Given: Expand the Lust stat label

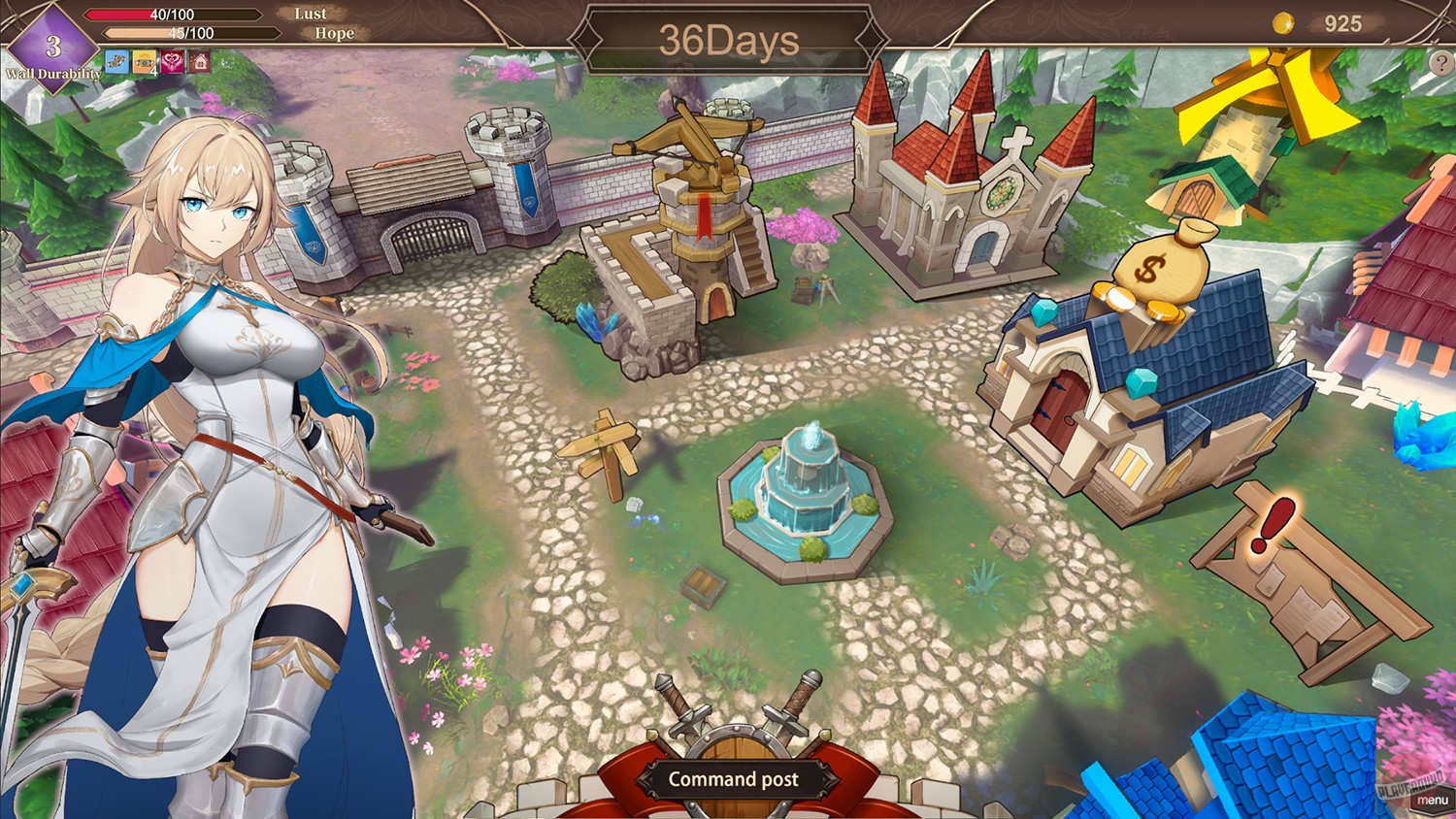Looking at the screenshot, I should pos(311,13).
